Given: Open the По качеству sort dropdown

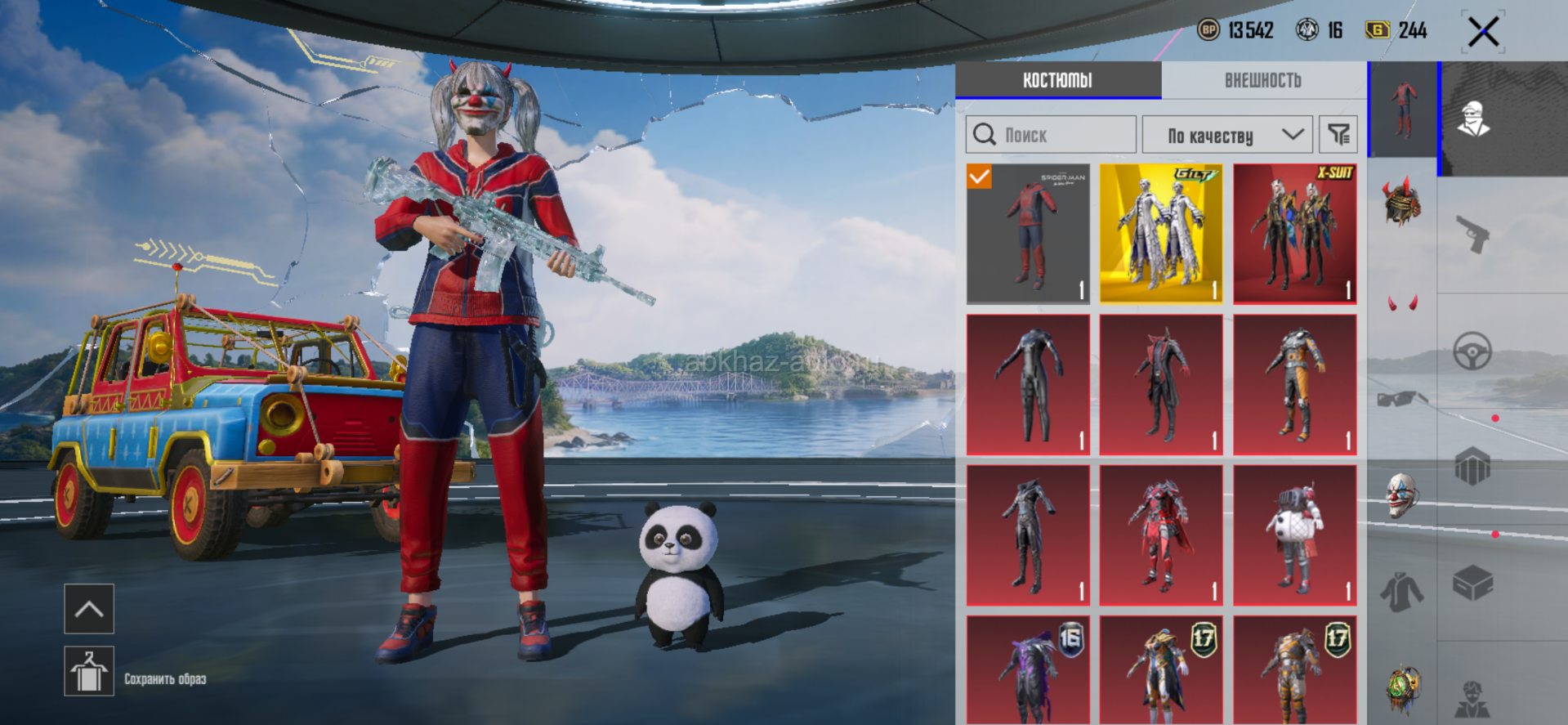Looking at the screenshot, I should tap(1227, 135).
